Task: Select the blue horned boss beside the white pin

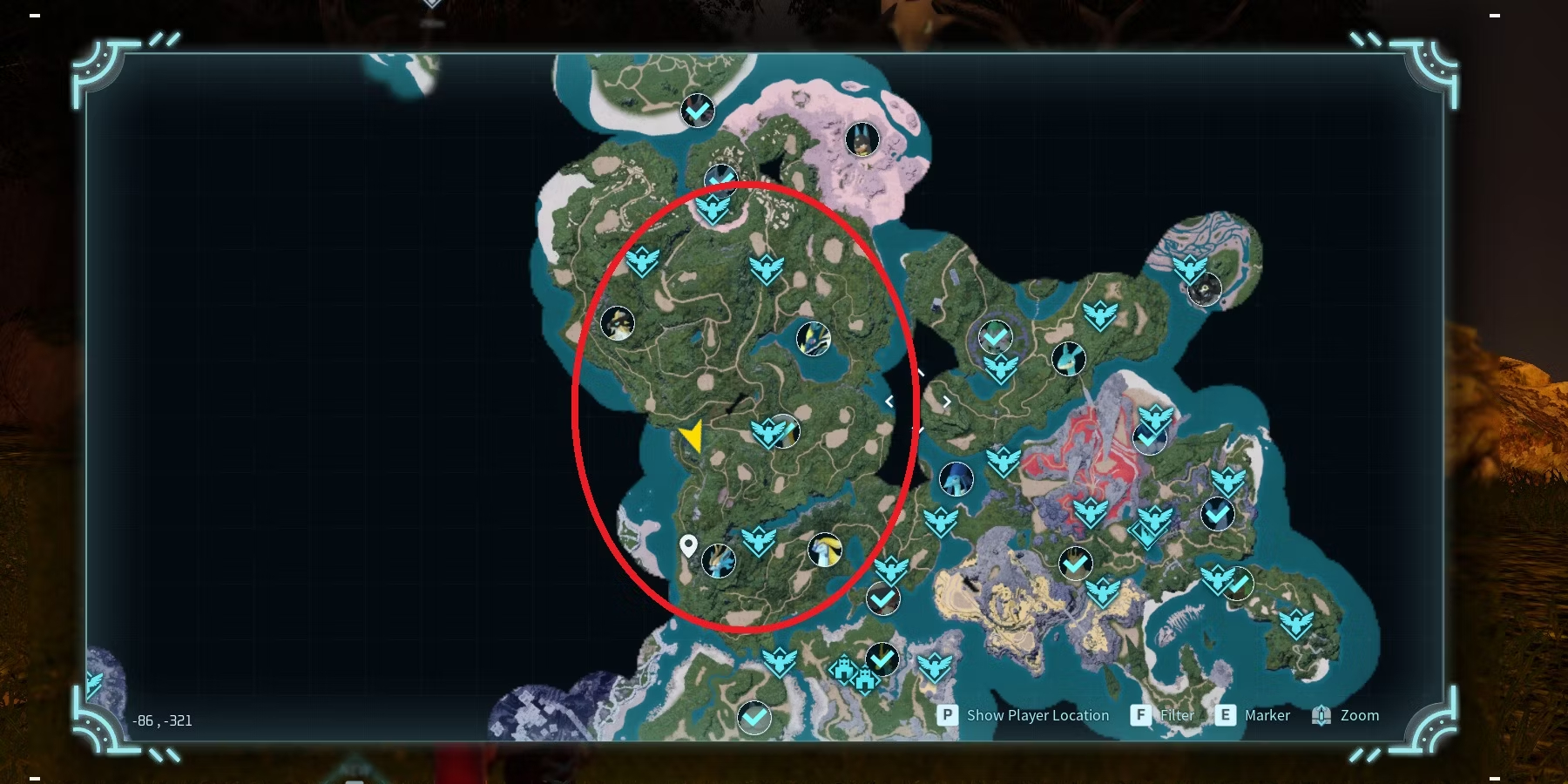Action: pyautogui.click(x=719, y=561)
